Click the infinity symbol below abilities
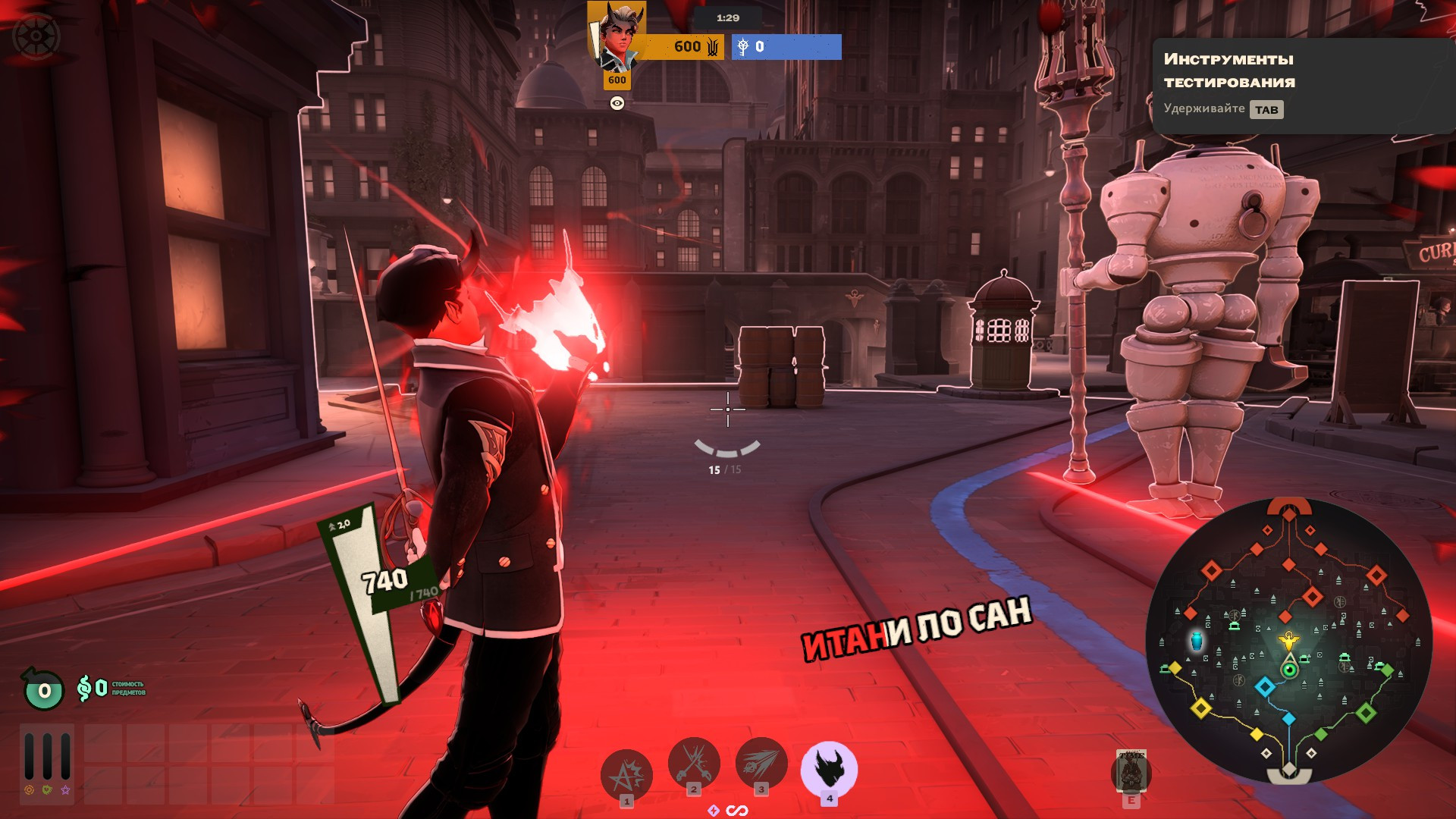This screenshot has height=819, width=1456. click(x=737, y=811)
